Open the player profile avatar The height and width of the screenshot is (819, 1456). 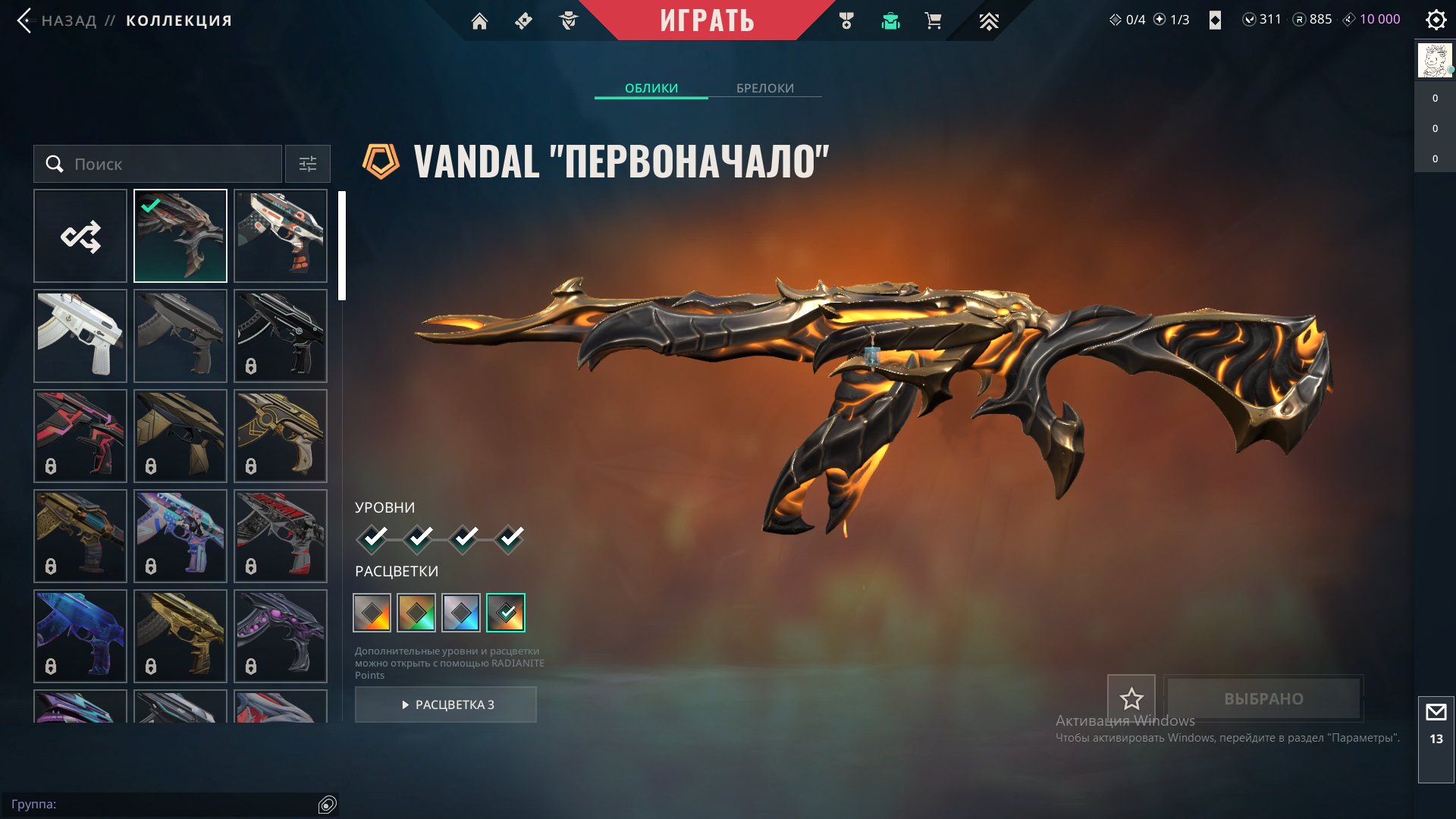[x=1434, y=61]
